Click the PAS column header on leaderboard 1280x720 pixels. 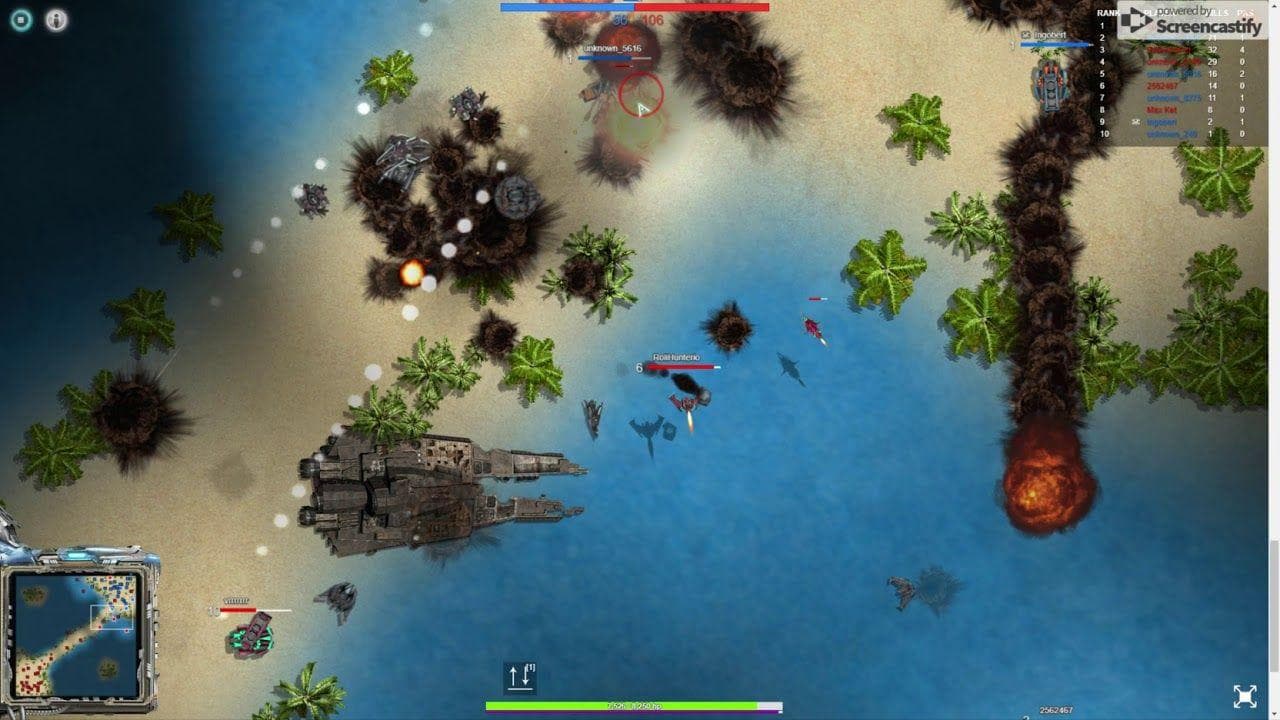(1241, 12)
